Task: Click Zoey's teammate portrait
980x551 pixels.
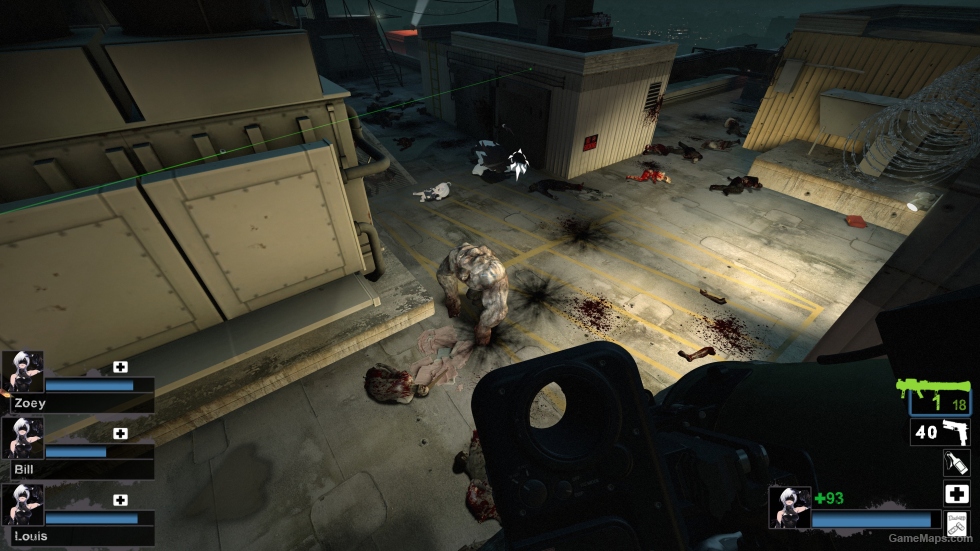Action: 22,372
